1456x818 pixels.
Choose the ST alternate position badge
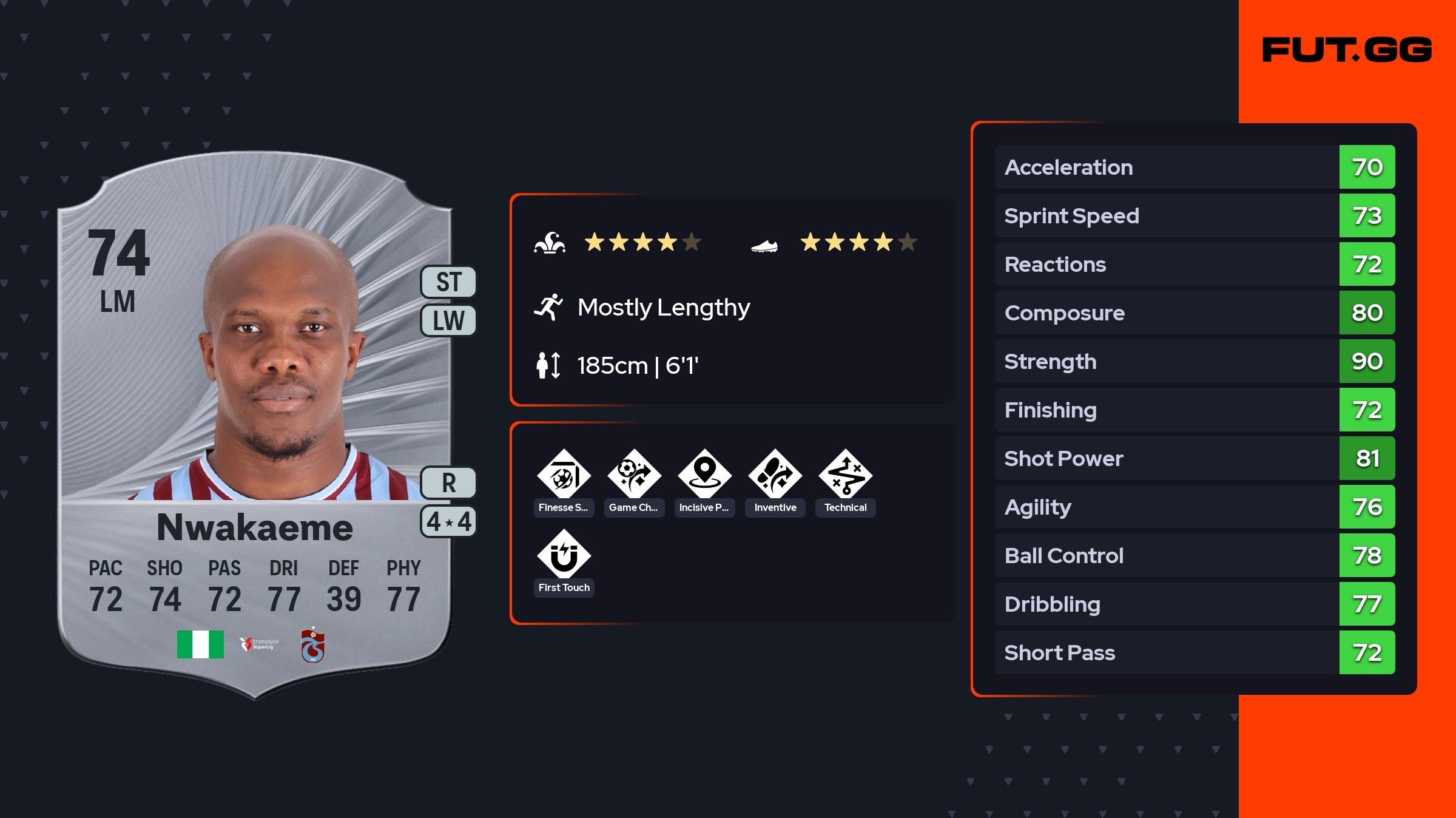click(x=449, y=282)
